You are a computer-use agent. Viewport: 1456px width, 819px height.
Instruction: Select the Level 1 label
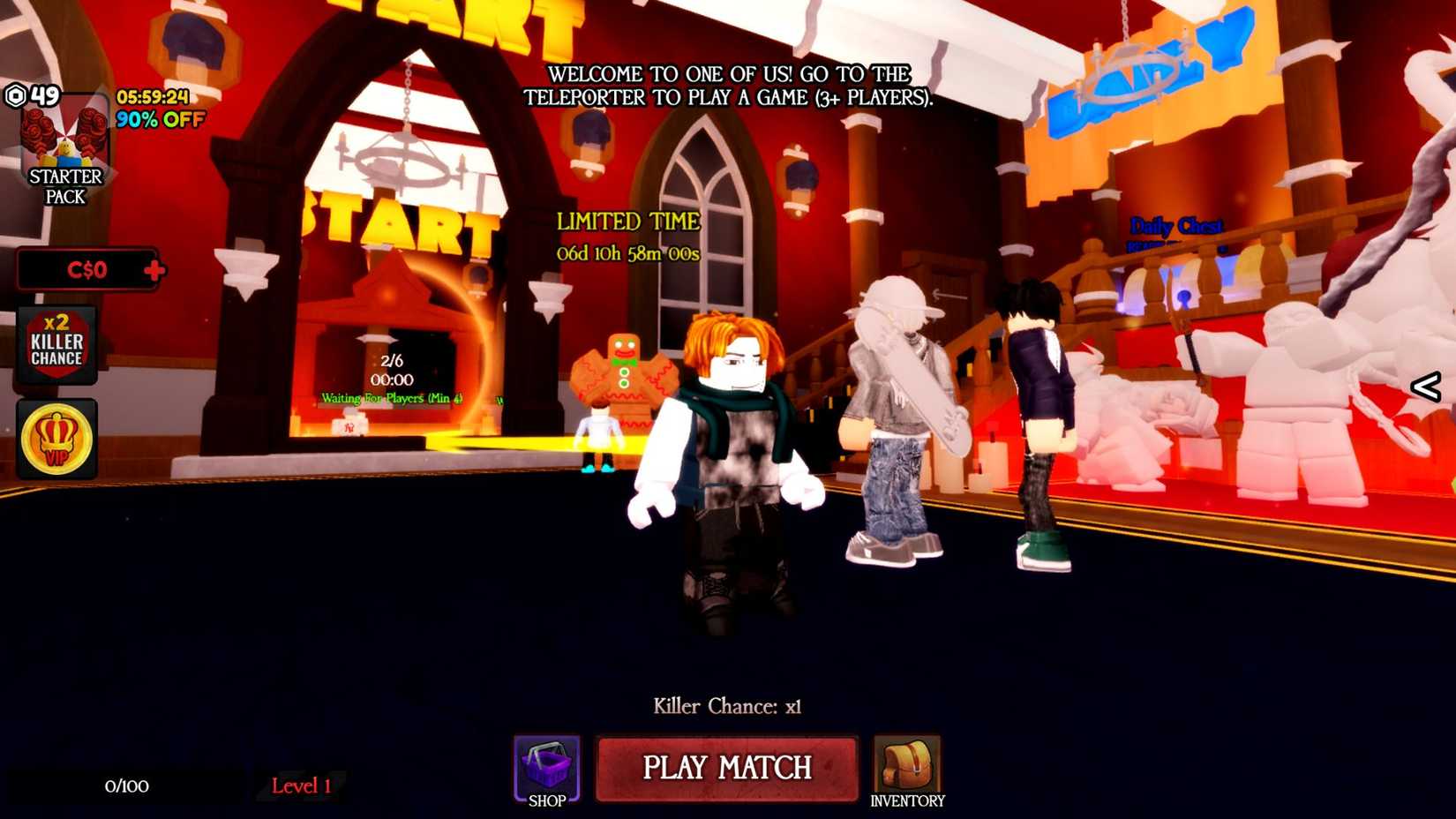pyautogui.click(x=301, y=786)
